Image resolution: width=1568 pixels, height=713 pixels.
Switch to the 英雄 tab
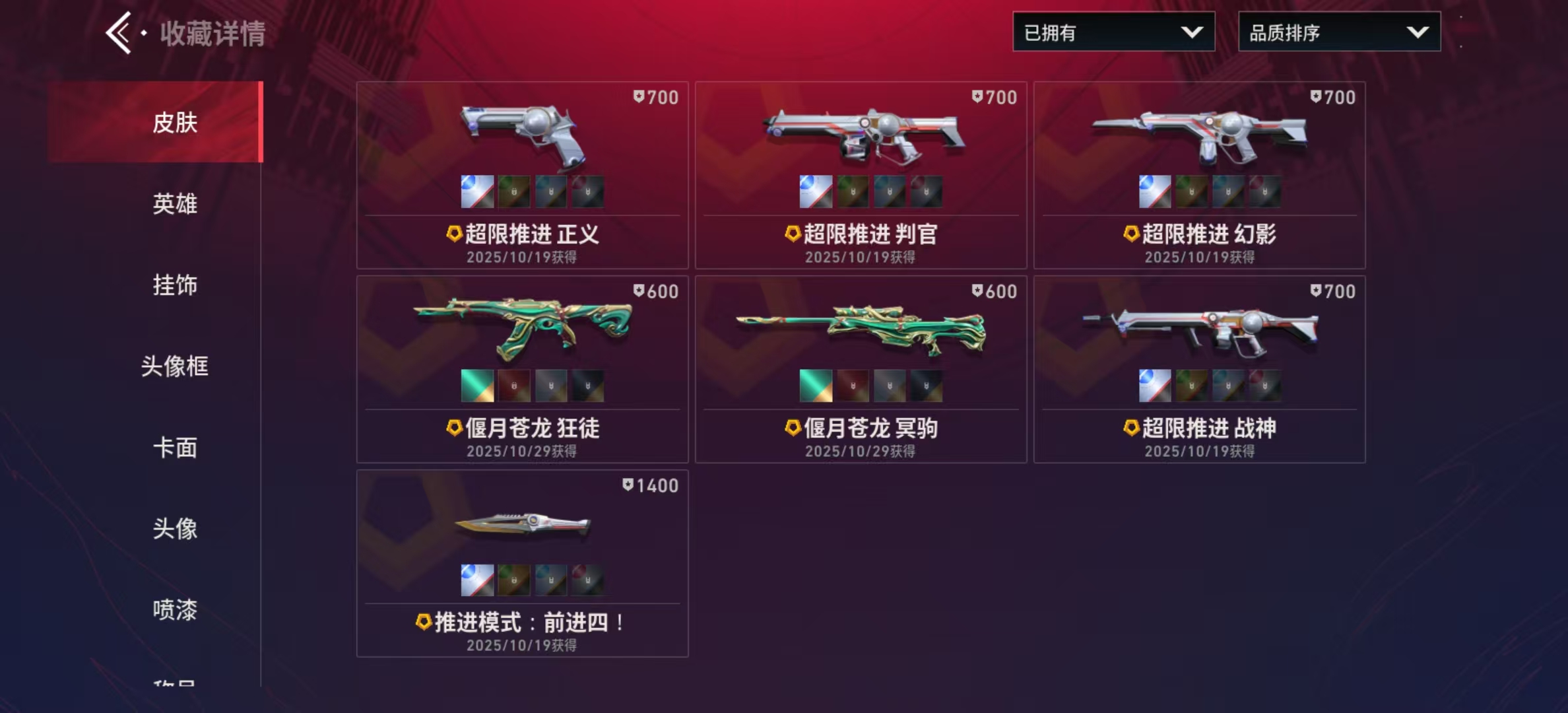(175, 204)
